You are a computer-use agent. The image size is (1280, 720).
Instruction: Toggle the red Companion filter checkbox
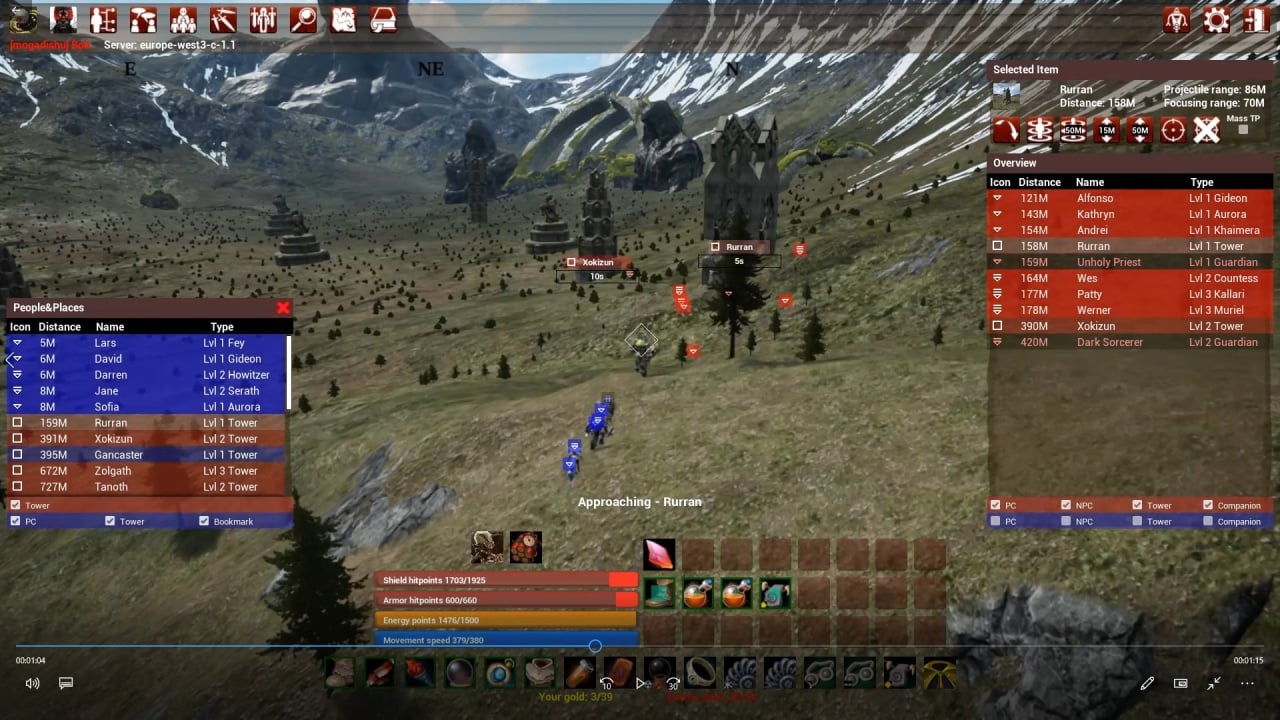point(1208,505)
